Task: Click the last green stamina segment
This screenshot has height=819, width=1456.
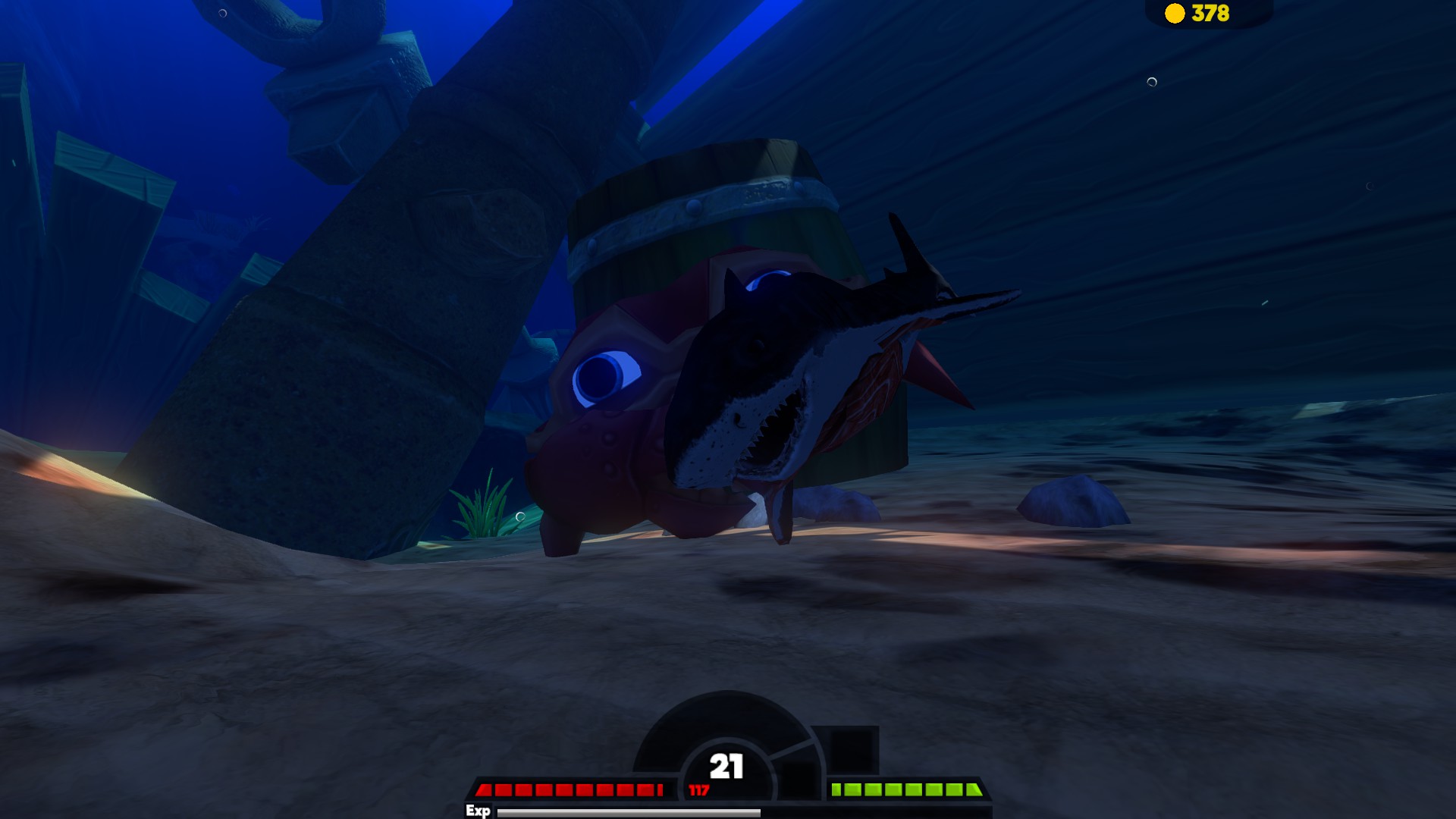Action: point(973,789)
